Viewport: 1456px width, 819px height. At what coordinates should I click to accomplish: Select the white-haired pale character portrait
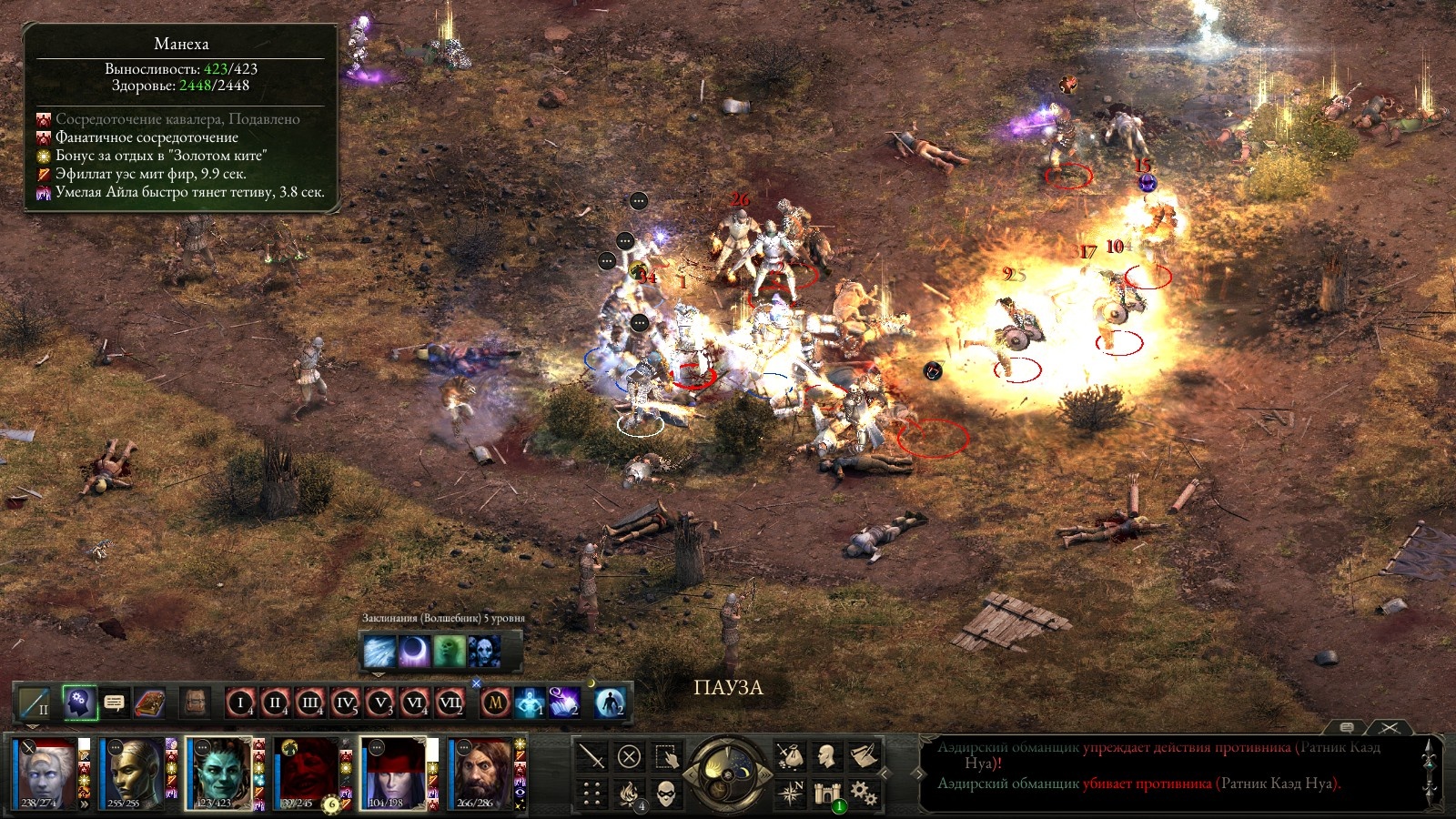[45, 773]
